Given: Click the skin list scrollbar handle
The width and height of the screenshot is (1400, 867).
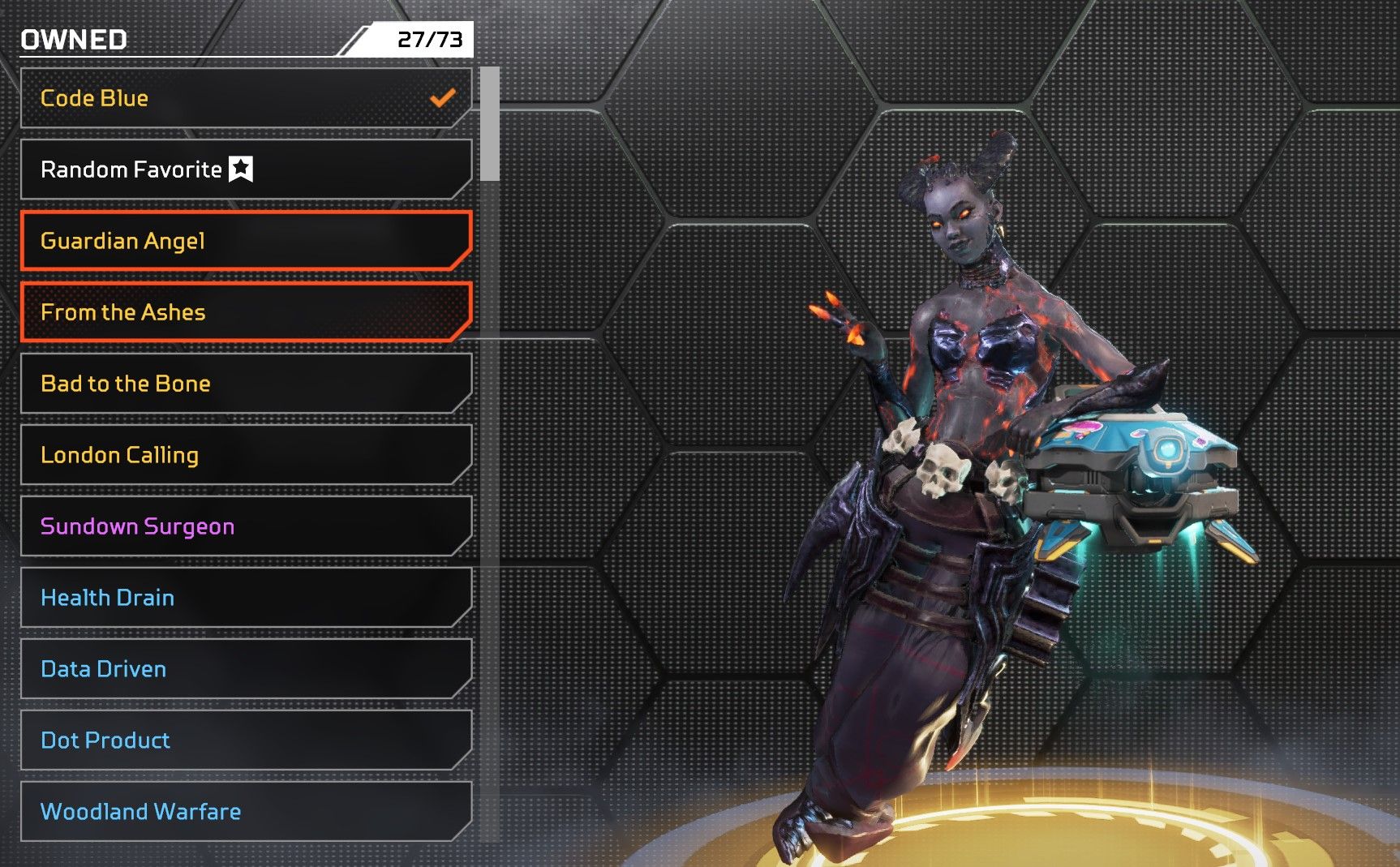Looking at the screenshot, I should 489,124.
